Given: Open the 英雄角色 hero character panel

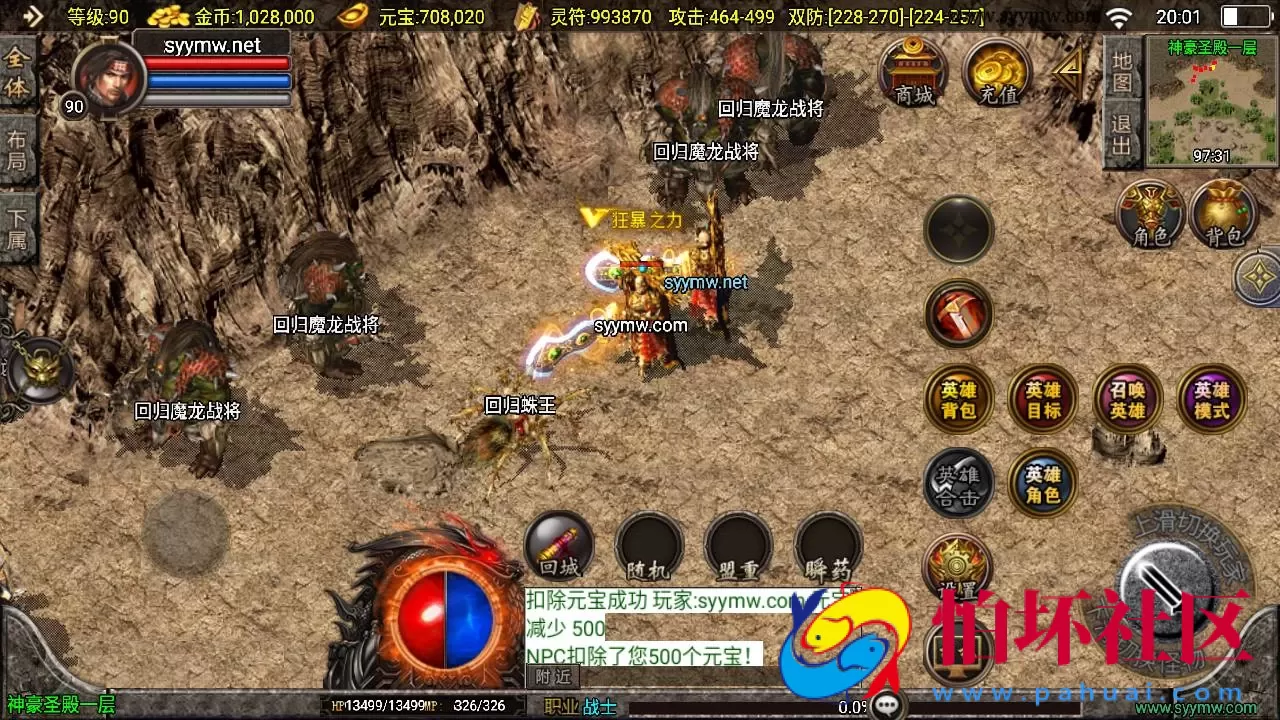Looking at the screenshot, I should tap(1042, 483).
